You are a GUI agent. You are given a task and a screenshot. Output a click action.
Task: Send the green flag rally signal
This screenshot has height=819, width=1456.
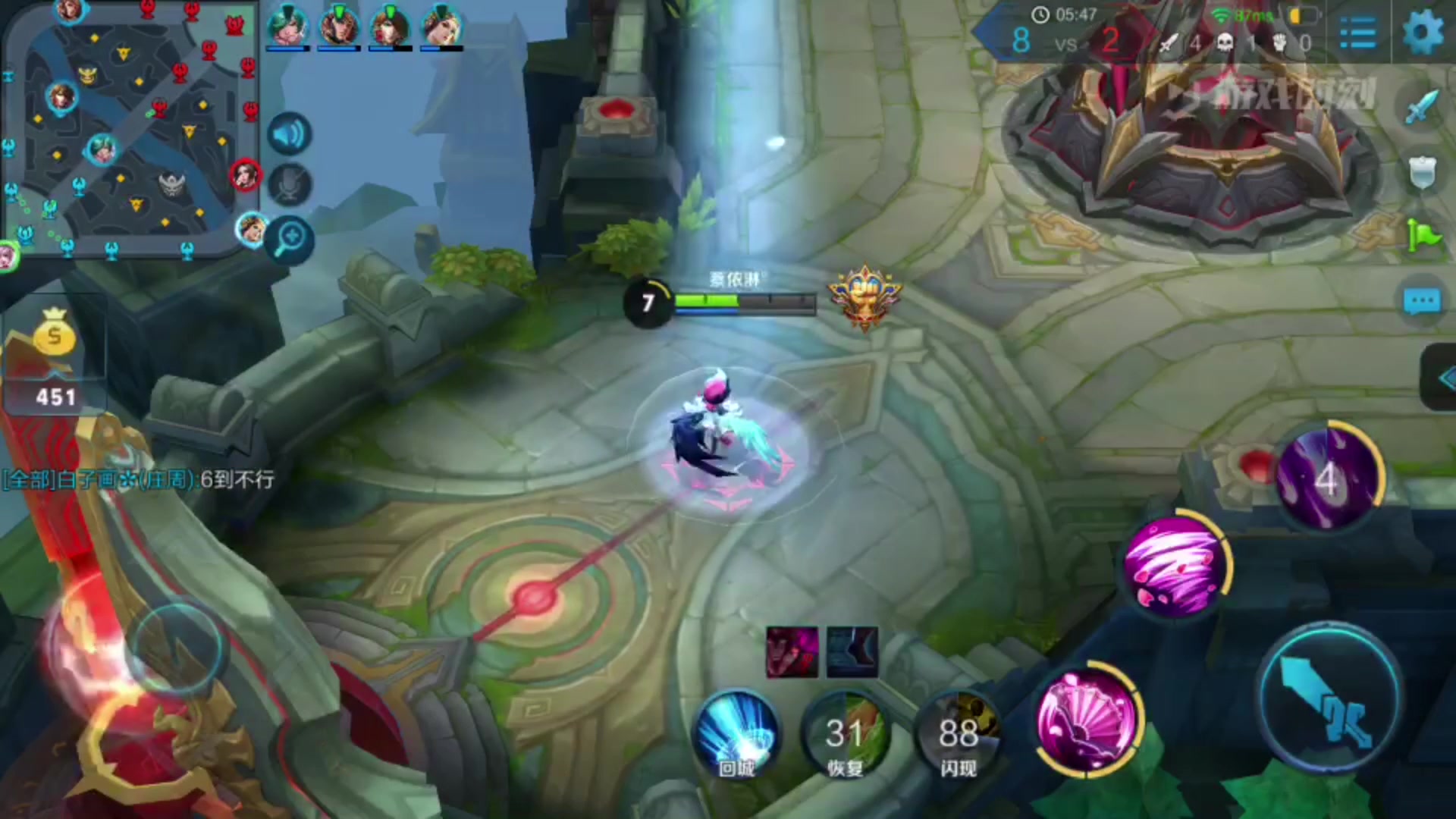click(x=1423, y=236)
